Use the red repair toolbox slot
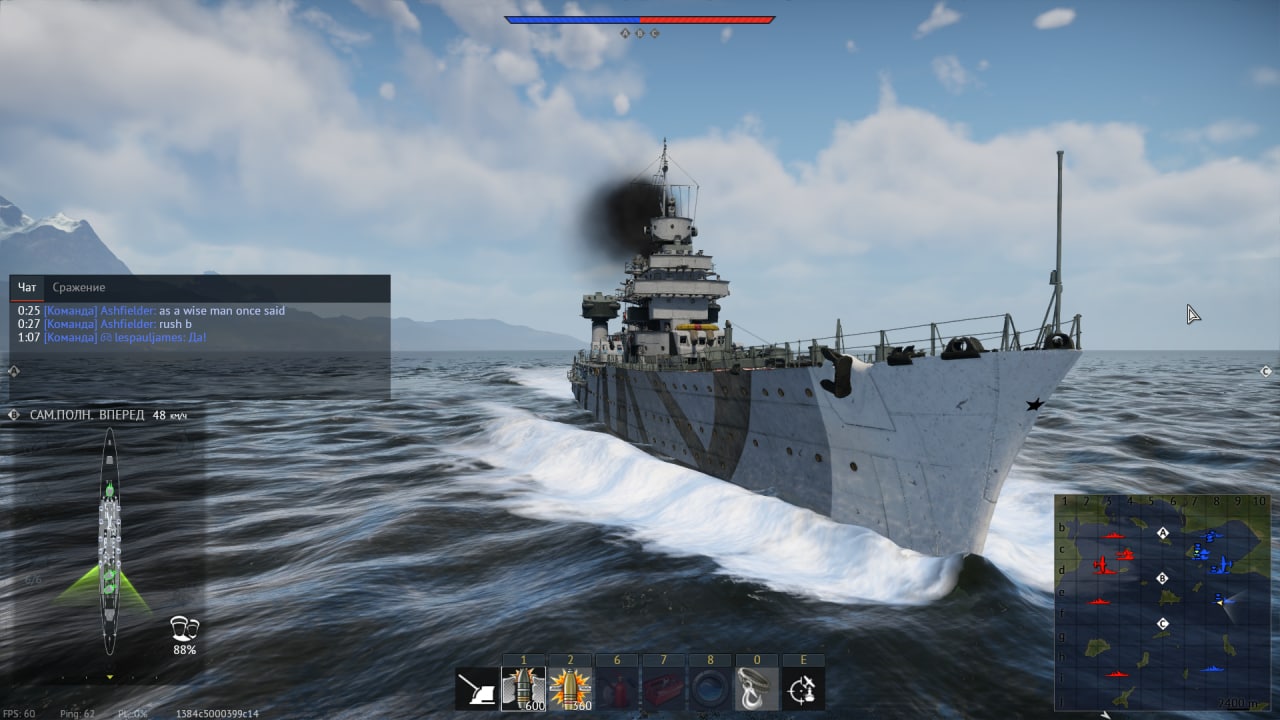 [664, 689]
